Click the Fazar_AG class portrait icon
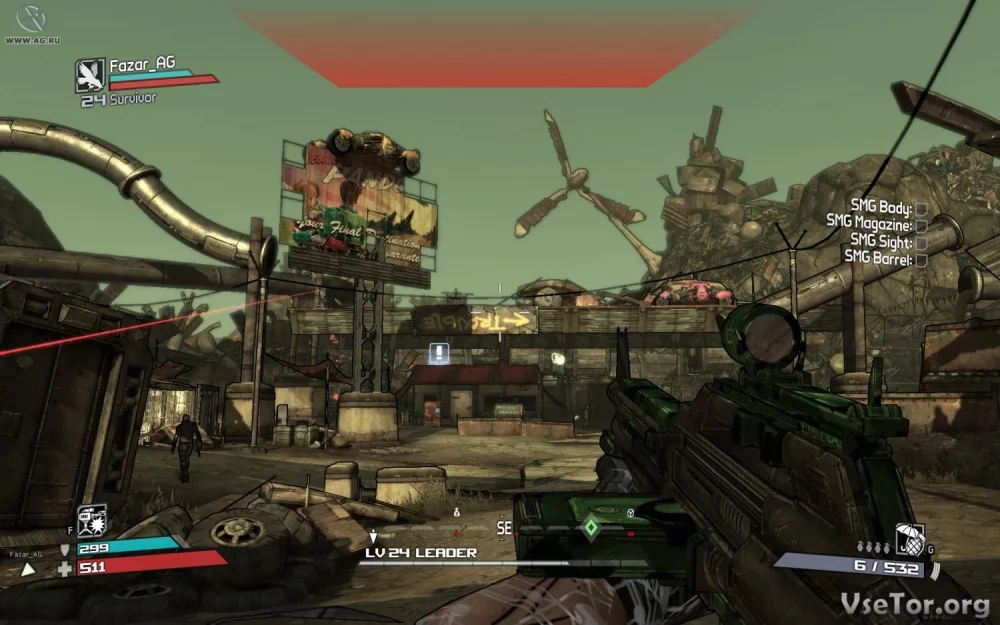The width and height of the screenshot is (1000, 625). (90, 75)
